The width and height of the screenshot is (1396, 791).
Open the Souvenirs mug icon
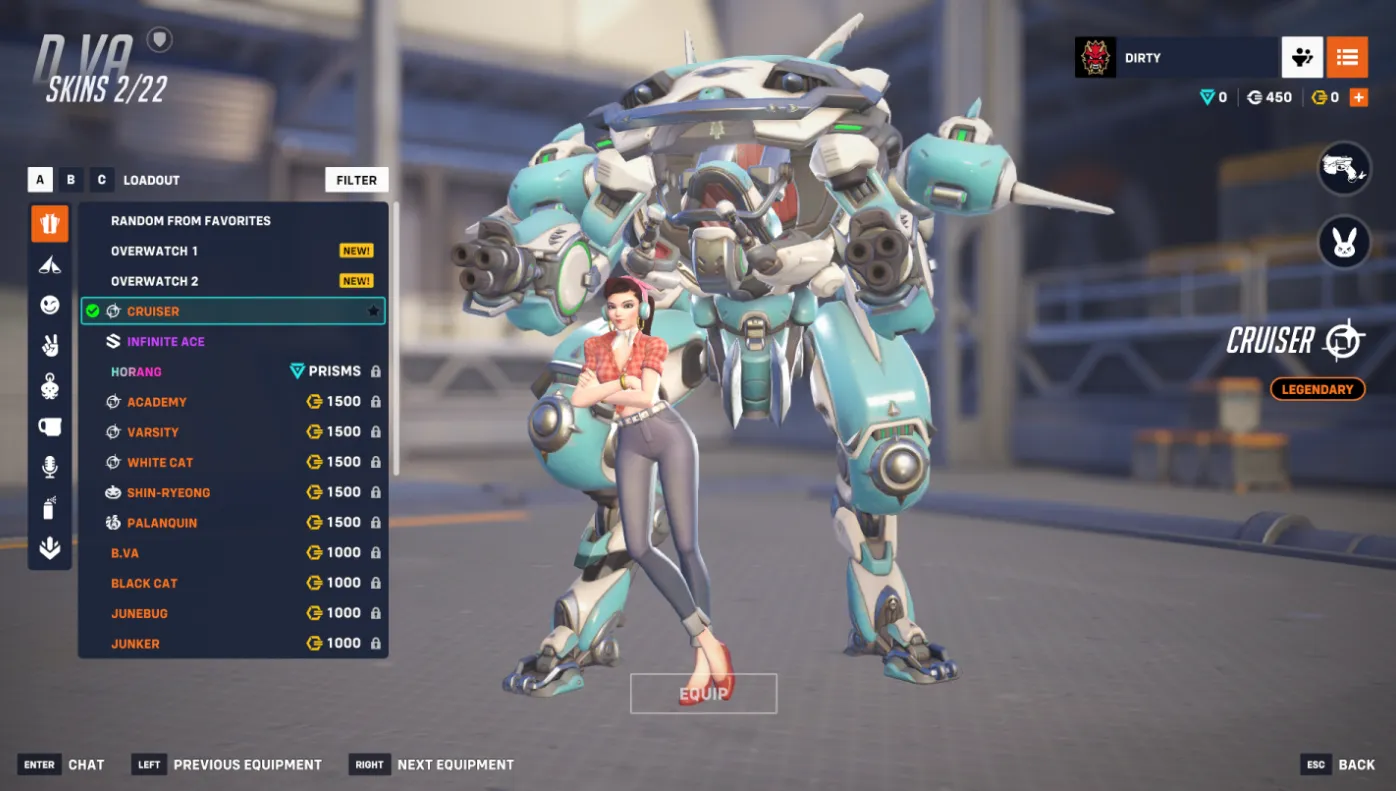[x=49, y=425]
